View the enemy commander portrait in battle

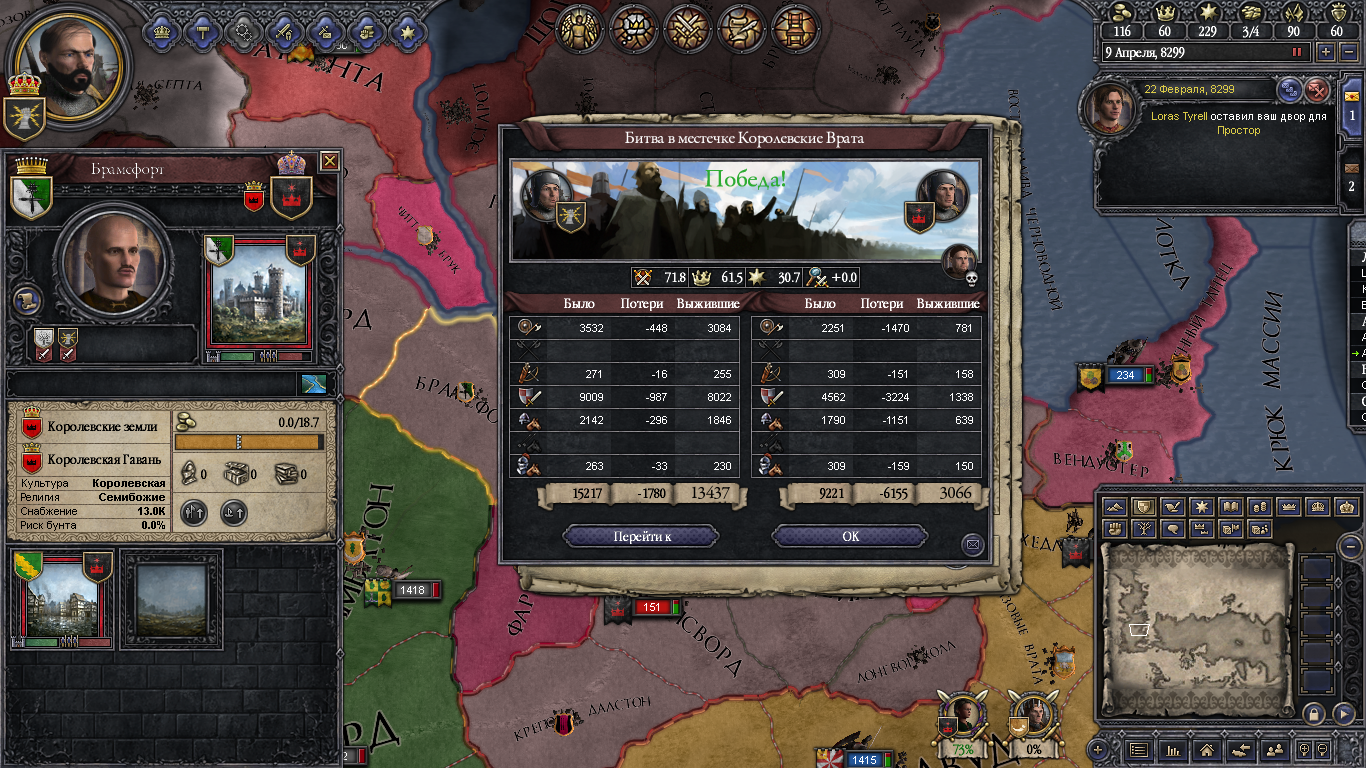[943, 196]
